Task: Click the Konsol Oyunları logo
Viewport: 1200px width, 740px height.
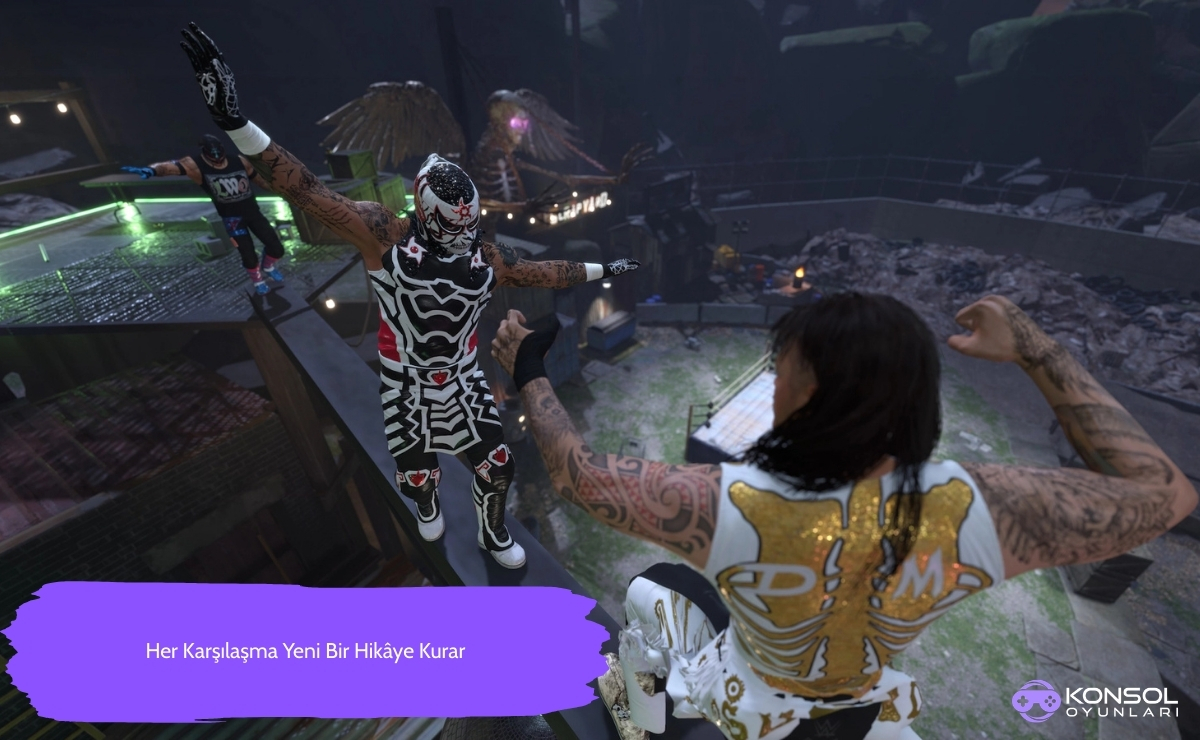Action: [1097, 701]
